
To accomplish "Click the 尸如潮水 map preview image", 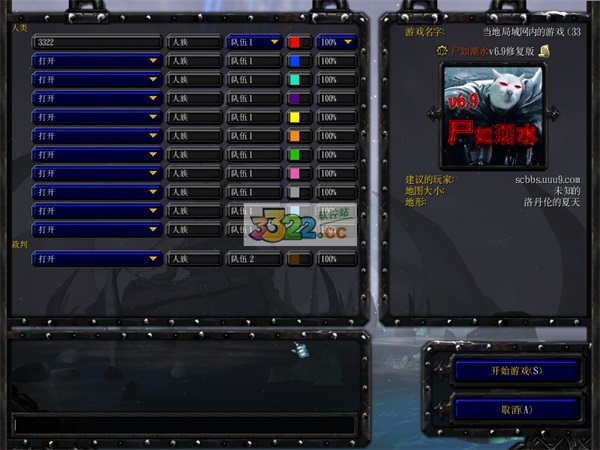I will [490, 114].
